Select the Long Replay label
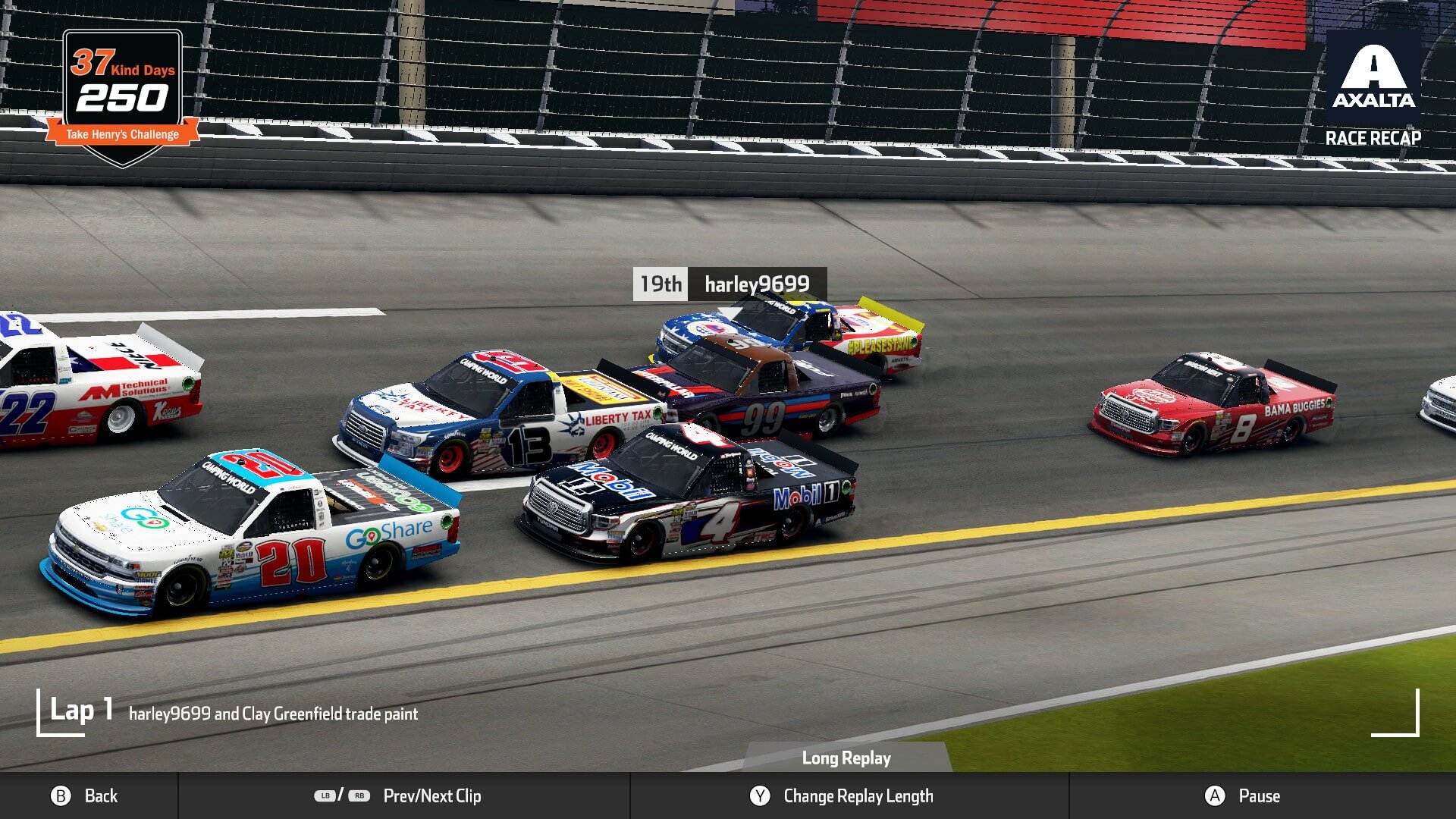1456x819 pixels. pyautogui.click(x=846, y=758)
